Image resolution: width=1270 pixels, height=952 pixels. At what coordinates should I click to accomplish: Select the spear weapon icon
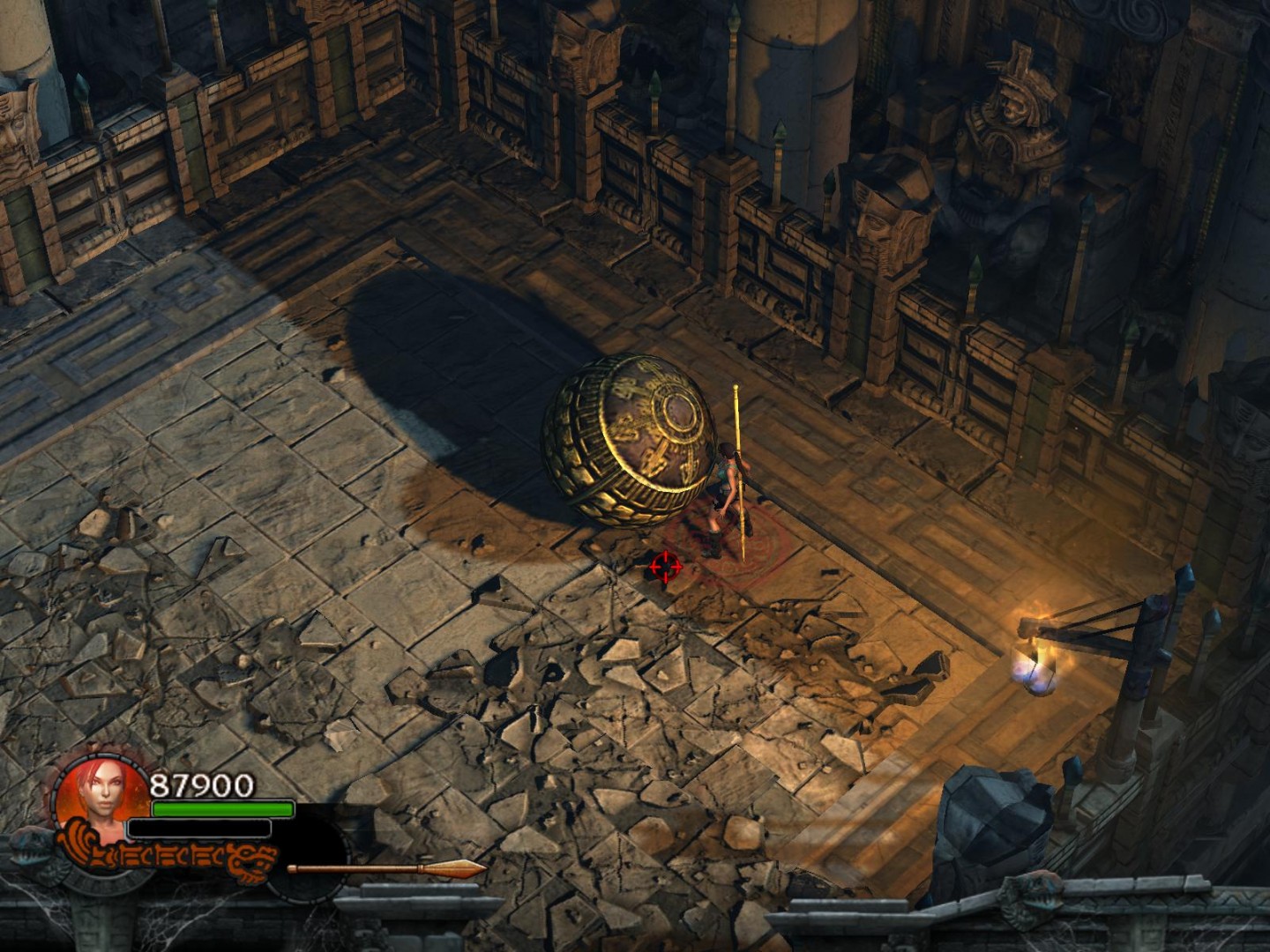coord(386,869)
